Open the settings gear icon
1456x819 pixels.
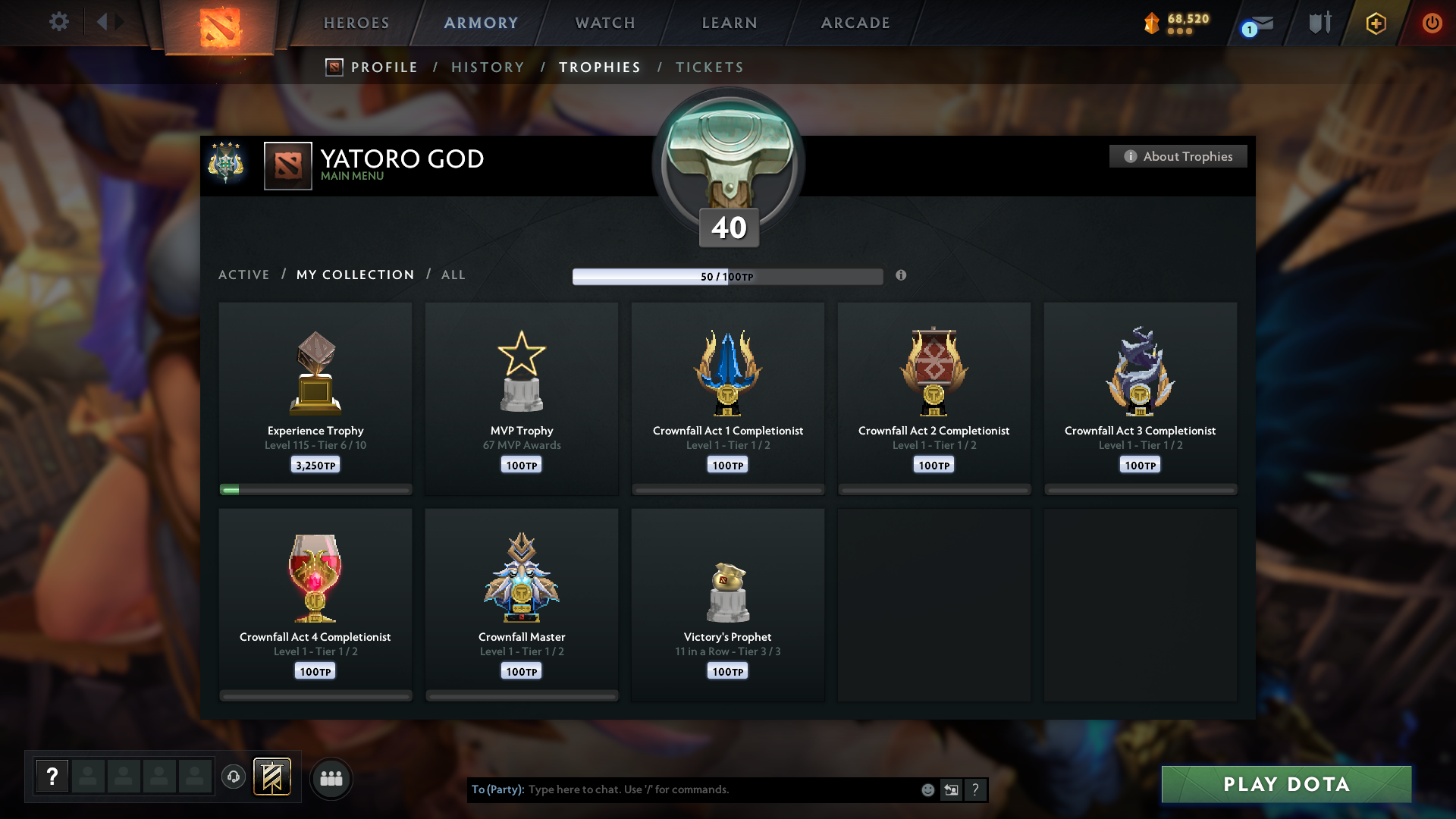59,22
